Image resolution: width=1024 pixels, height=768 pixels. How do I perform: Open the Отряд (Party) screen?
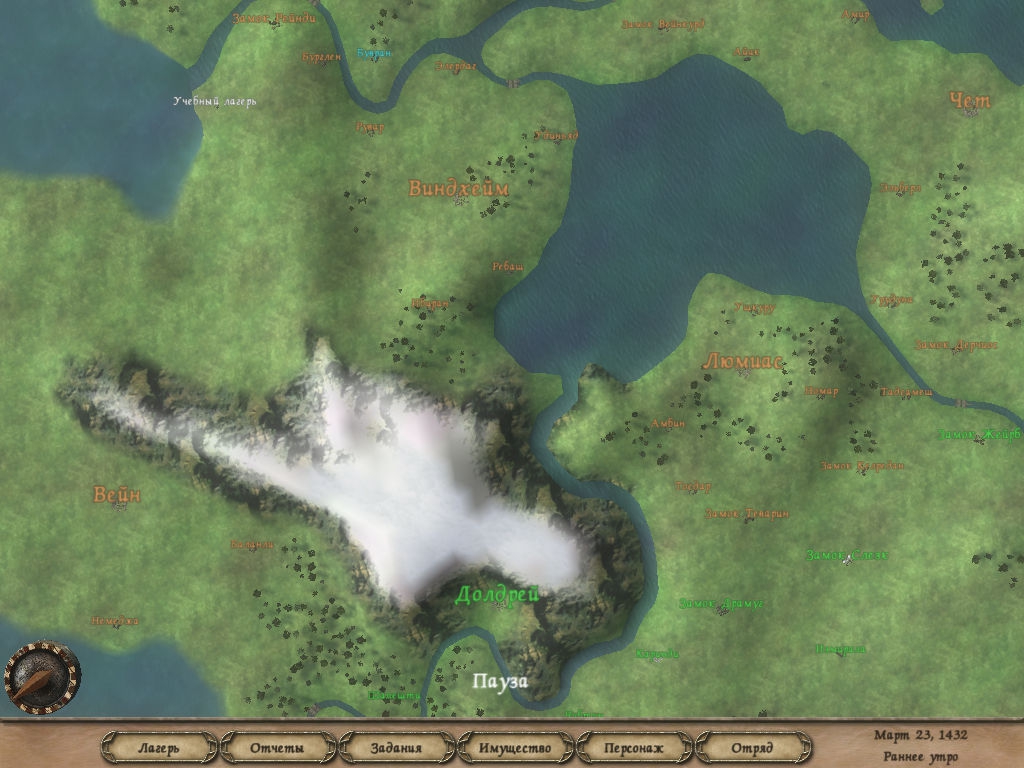pyautogui.click(x=752, y=747)
